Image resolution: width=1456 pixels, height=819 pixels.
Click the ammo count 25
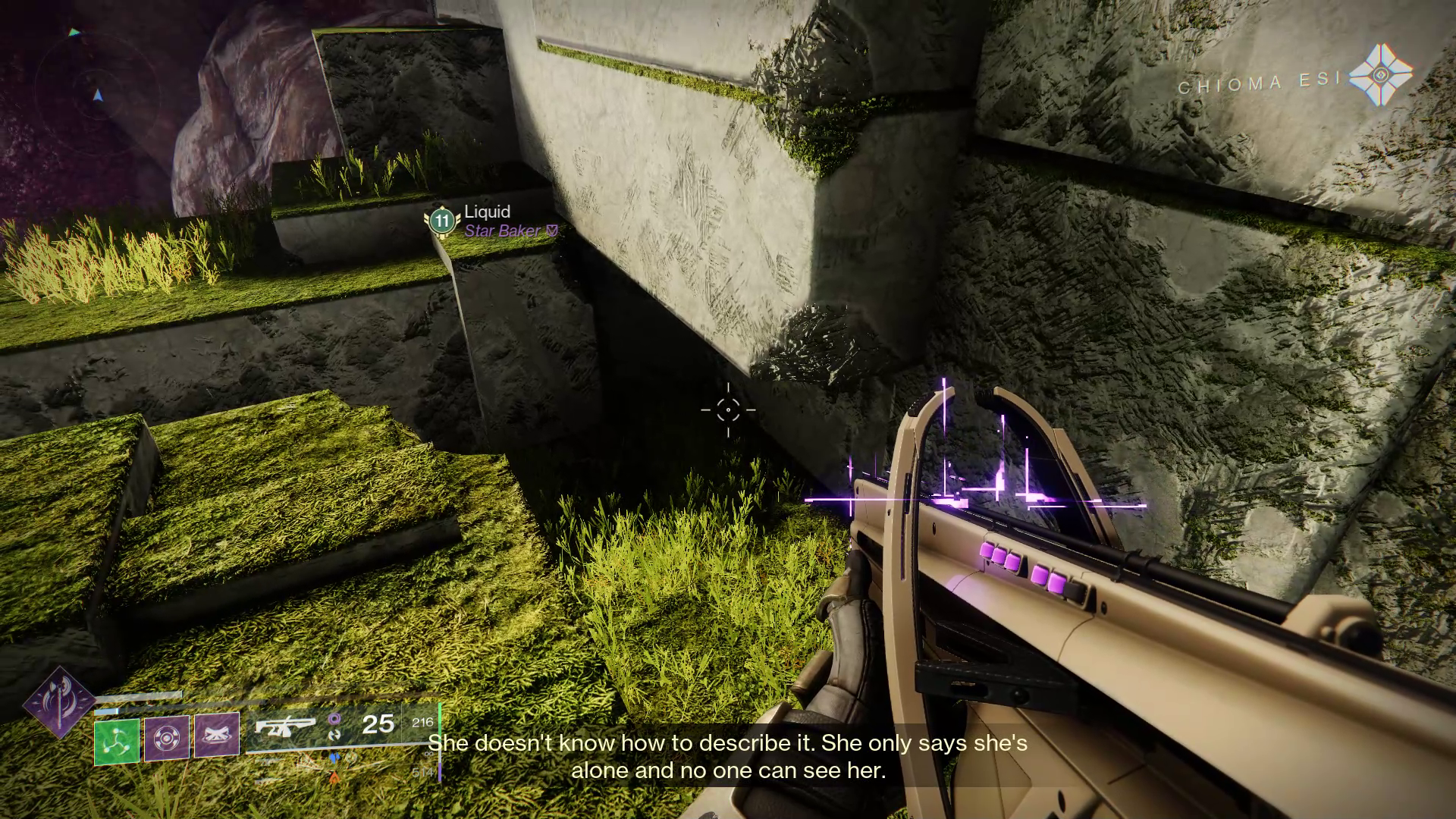(x=379, y=725)
